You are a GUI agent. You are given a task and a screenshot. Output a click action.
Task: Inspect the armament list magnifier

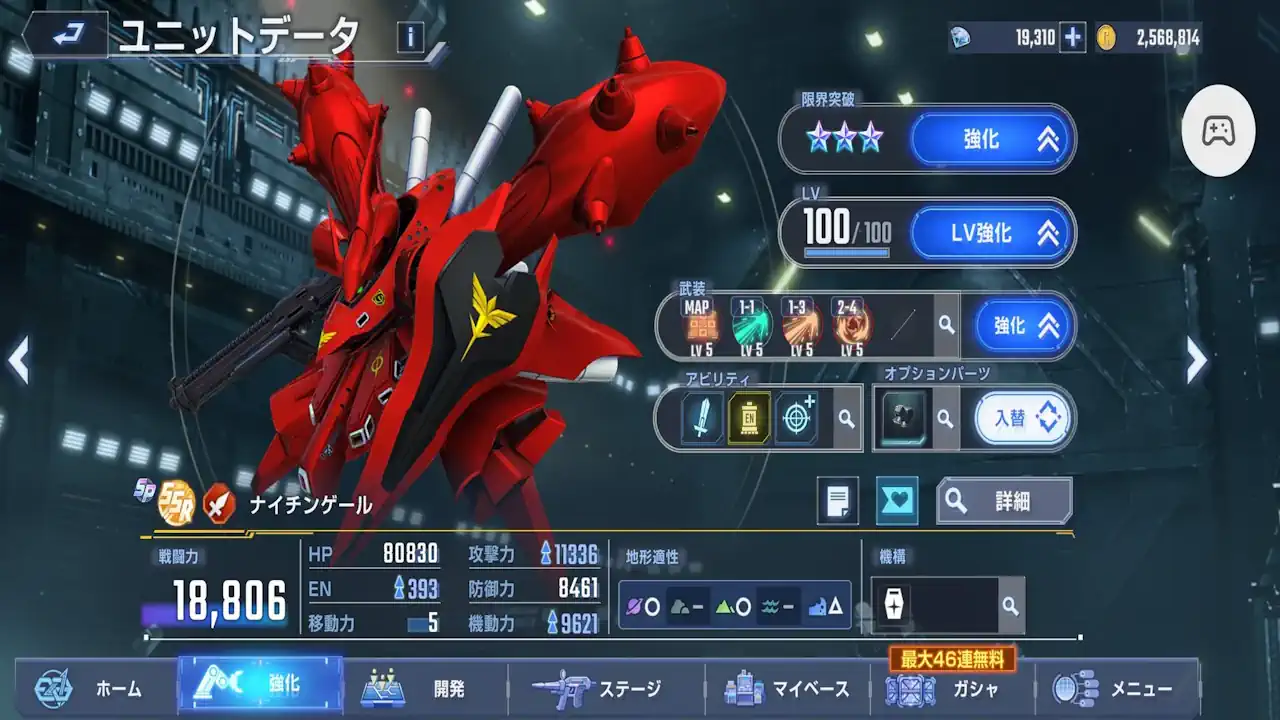coord(946,325)
